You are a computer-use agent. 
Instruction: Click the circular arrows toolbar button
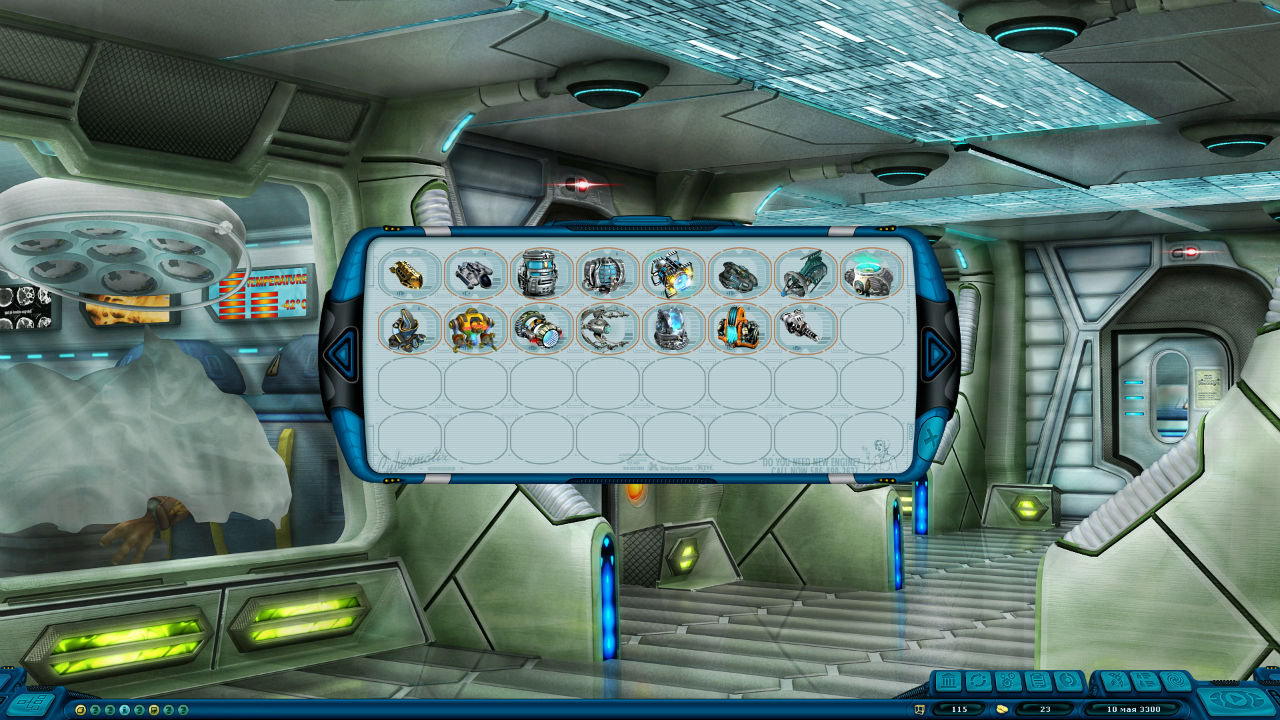978,682
